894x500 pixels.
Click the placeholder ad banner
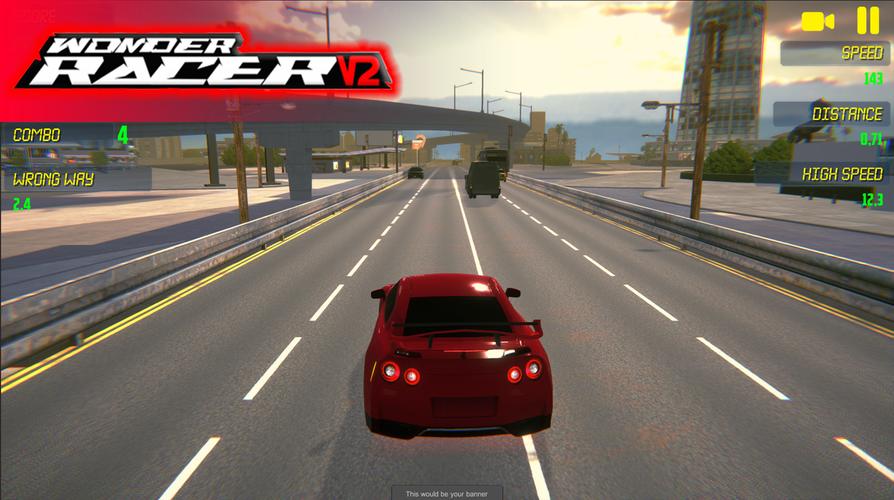tap(447, 493)
